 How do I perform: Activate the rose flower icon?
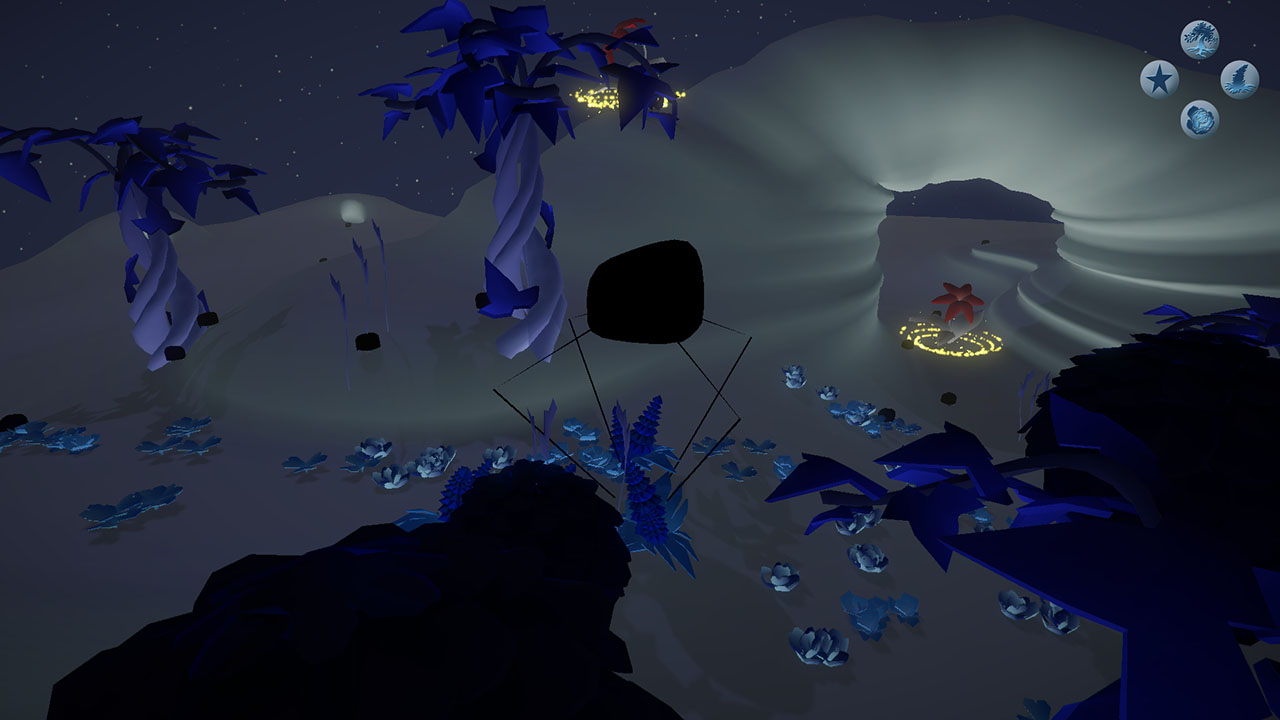click(1199, 119)
